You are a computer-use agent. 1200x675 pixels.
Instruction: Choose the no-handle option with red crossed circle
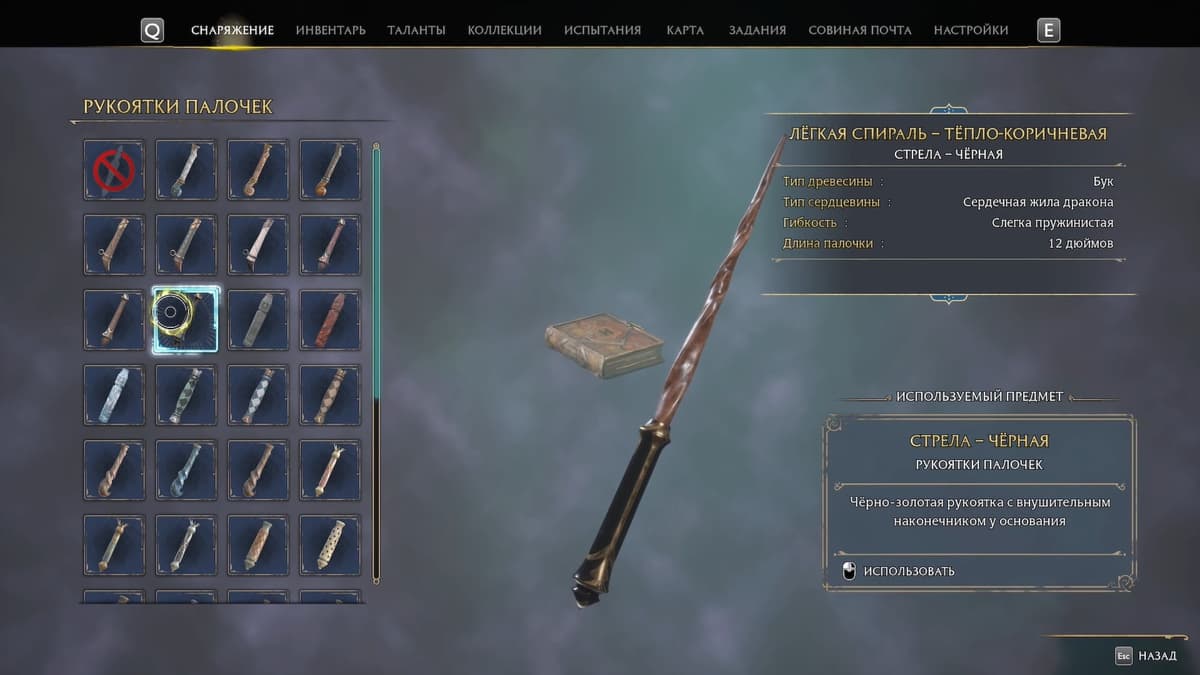[114, 170]
